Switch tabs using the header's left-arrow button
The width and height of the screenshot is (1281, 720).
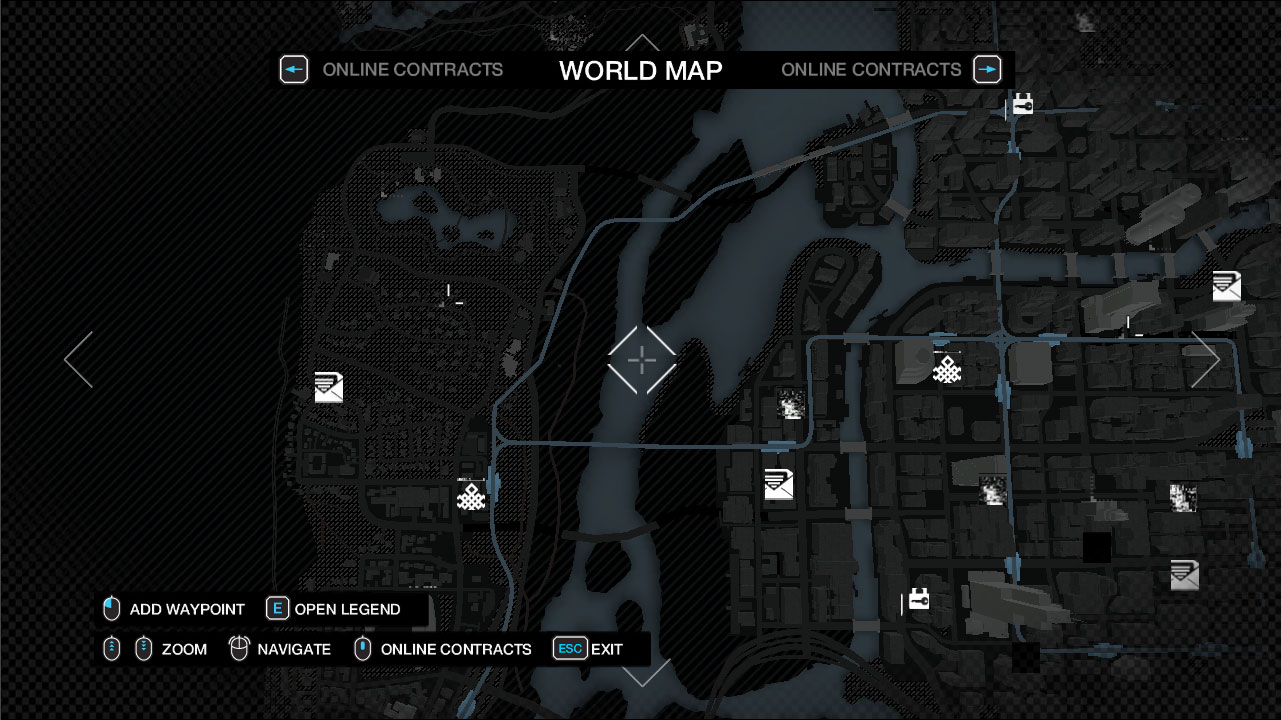coord(293,69)
